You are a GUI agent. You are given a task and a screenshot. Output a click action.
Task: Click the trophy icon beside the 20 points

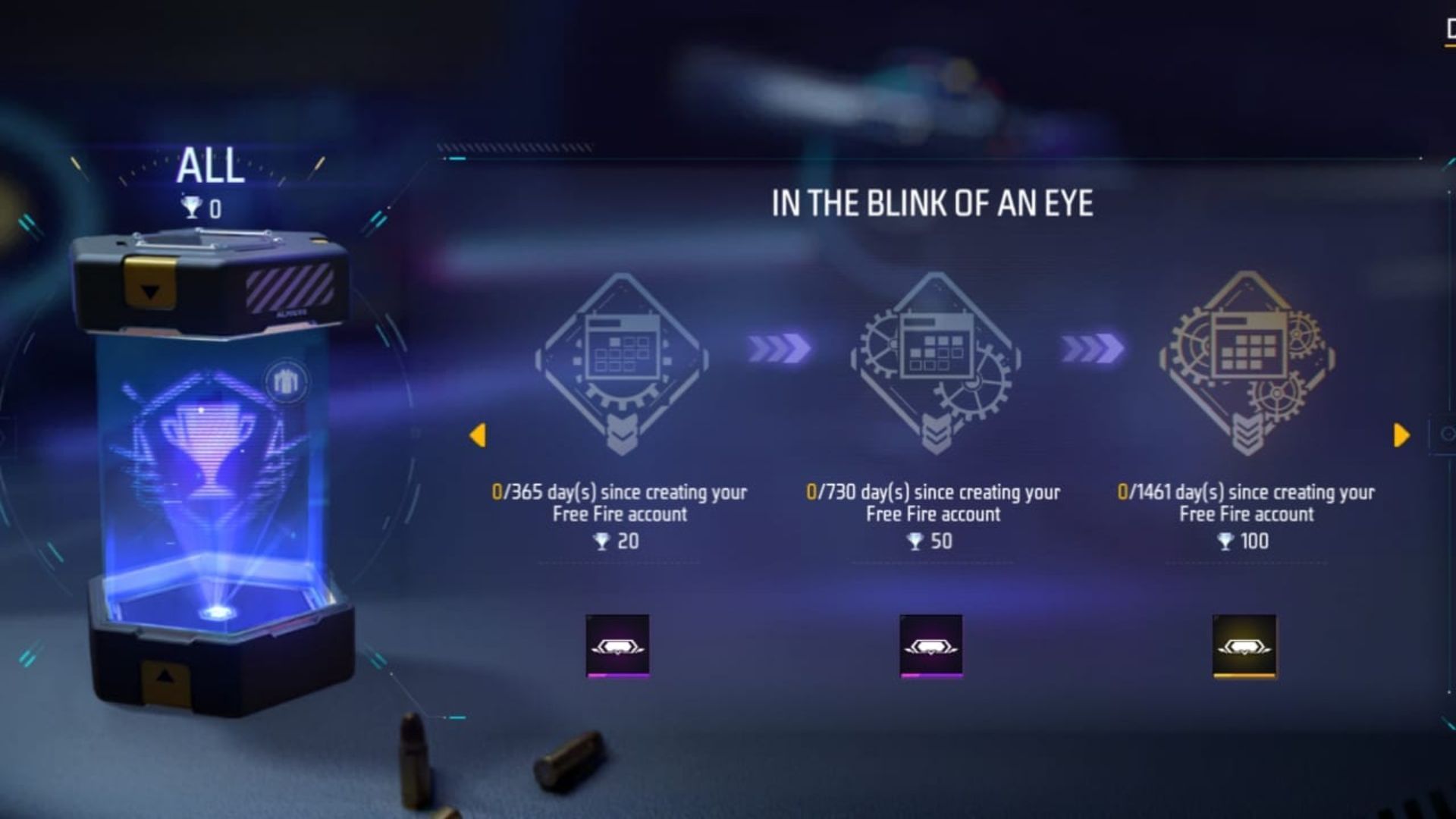(x=603, y=541)
